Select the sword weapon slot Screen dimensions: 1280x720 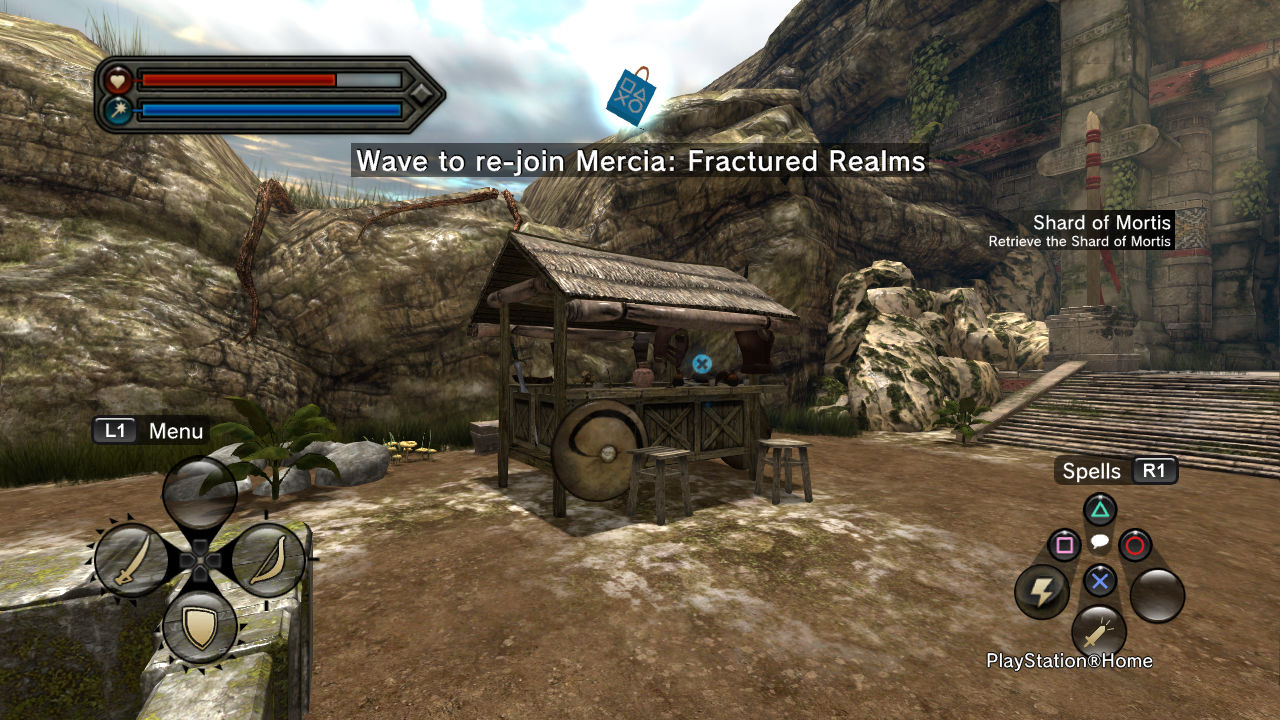coord(131,560)
